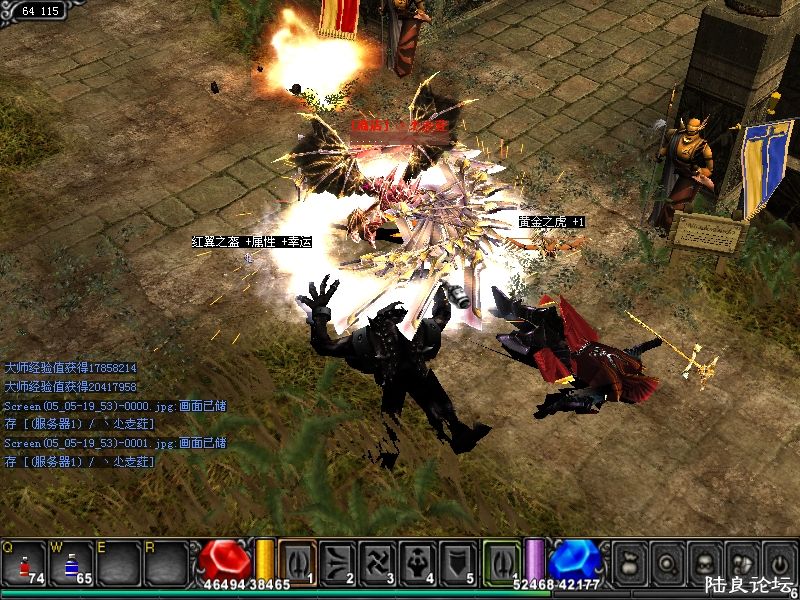Click the power icon system menu button
This screenshot has height=600, width=800.
pyautogui.click(x=778, y=561)
